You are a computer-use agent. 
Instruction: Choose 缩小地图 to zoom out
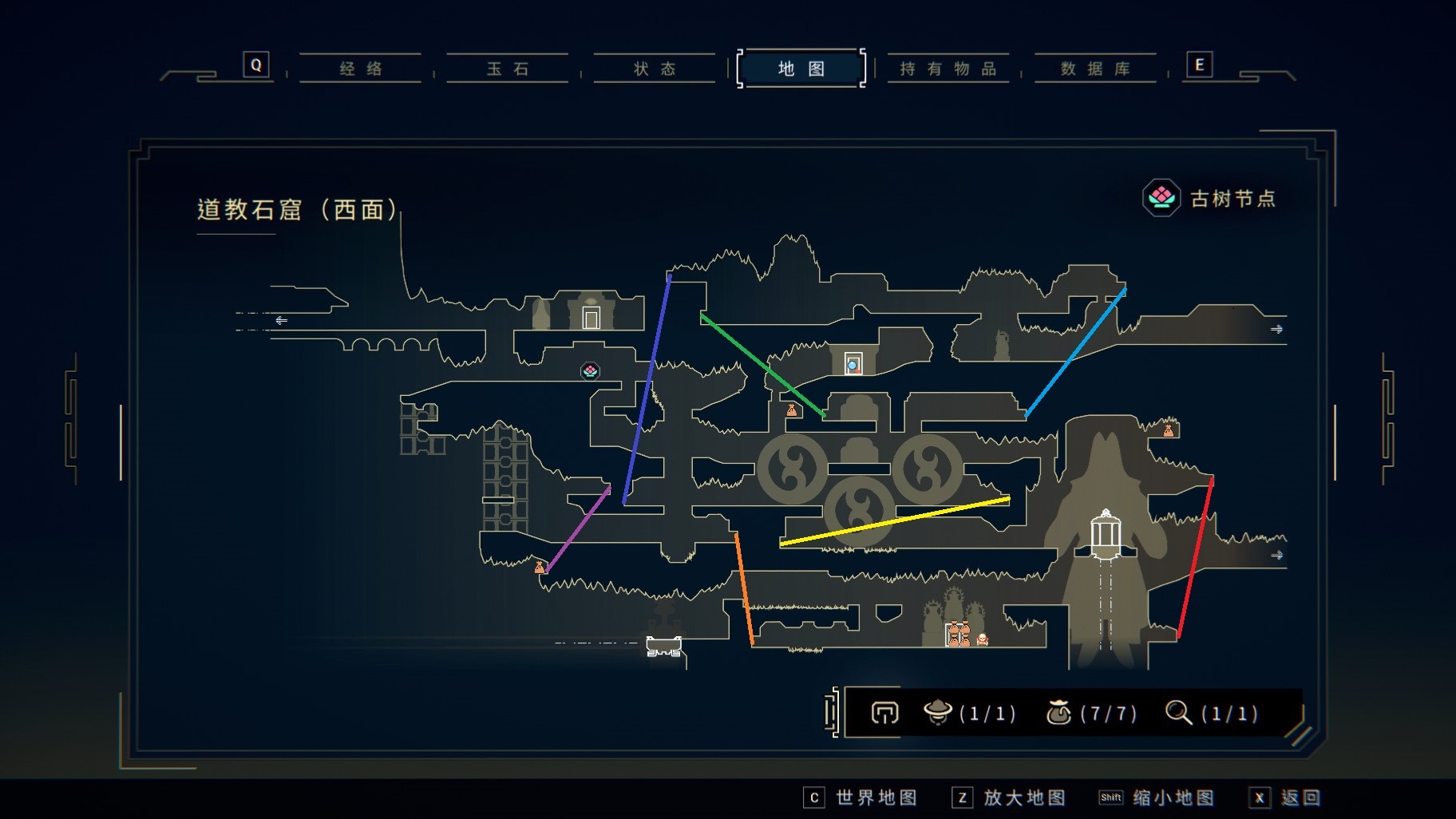click(x=1157, y=797)
